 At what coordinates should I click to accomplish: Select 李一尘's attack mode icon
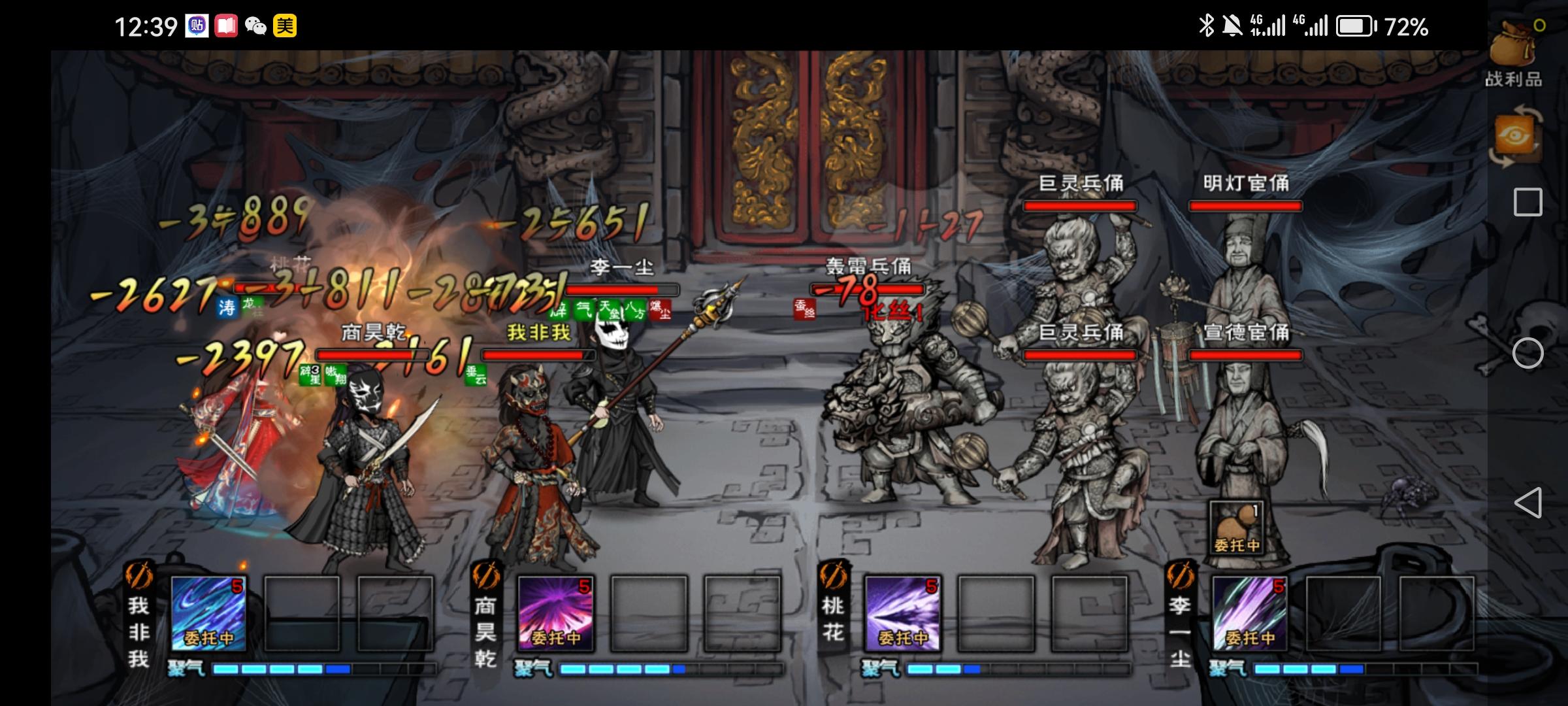pos(1180,576)
